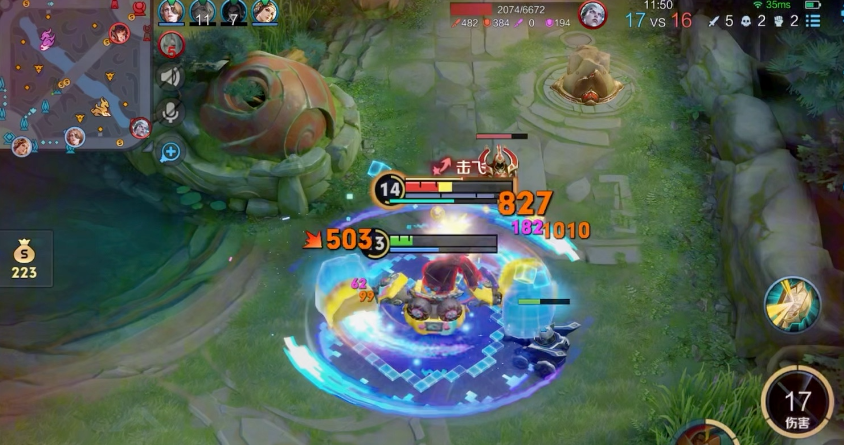The image size is (844, 445).
Task: Select the teammate portrait showing 7 respawn timer
Action: 234,12
